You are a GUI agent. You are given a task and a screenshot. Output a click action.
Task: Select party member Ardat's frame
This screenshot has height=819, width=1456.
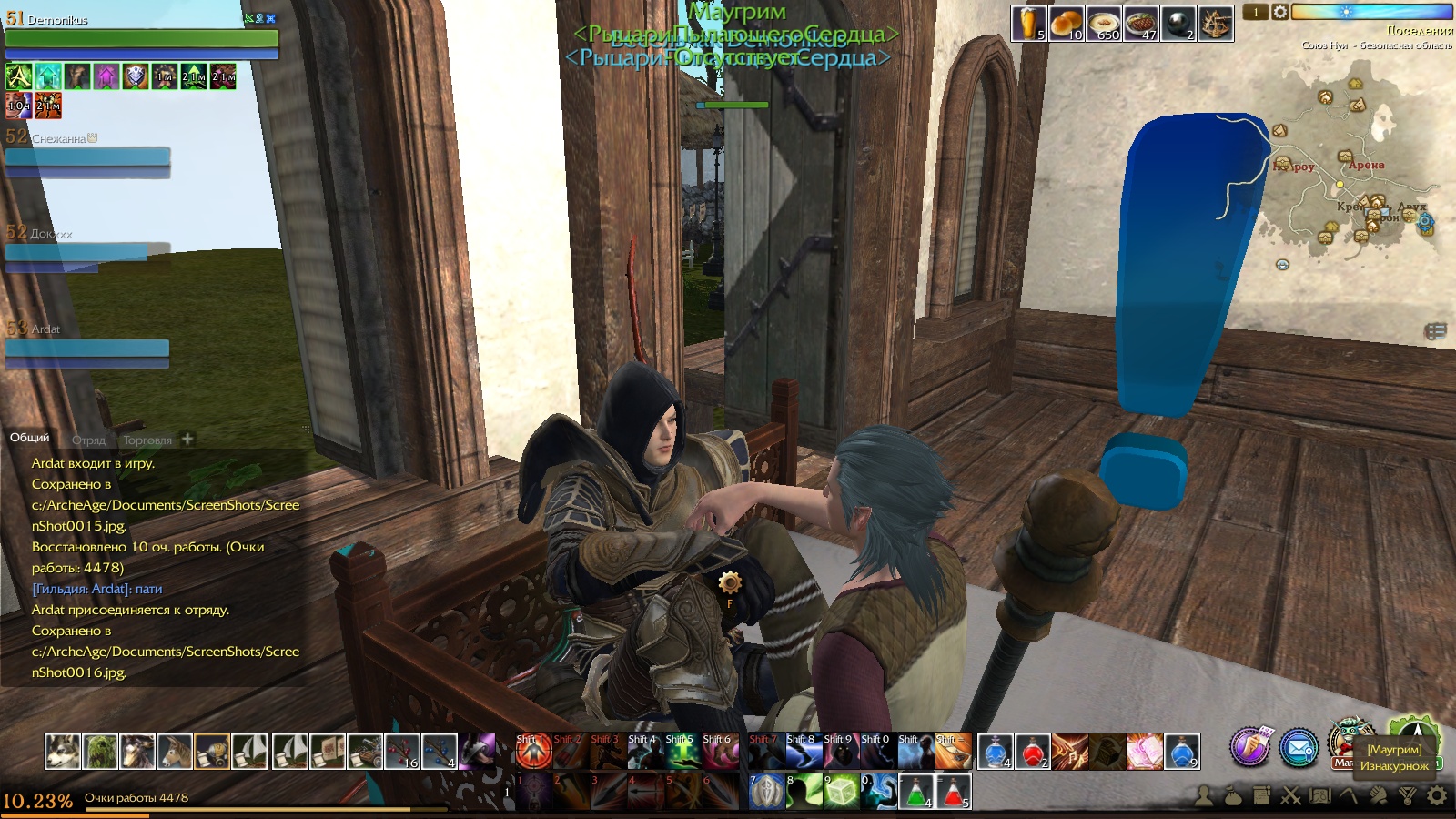87,347
